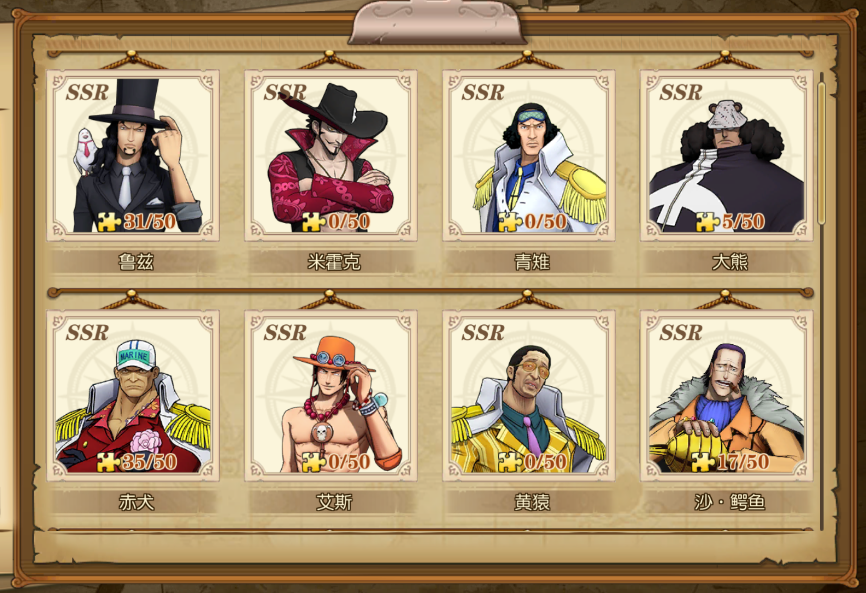Click the vertical scrollbar of the character list
The height and width of the screenshot is (593, 866).
pyautogui.click(x=822, y=150)
